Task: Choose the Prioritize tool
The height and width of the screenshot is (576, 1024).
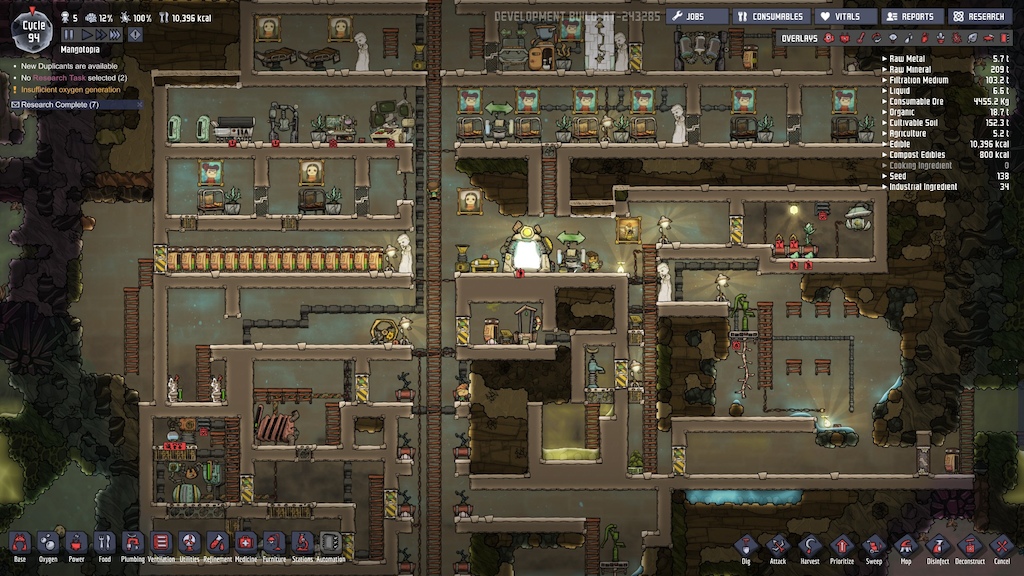Action: (x=842, y=548)
